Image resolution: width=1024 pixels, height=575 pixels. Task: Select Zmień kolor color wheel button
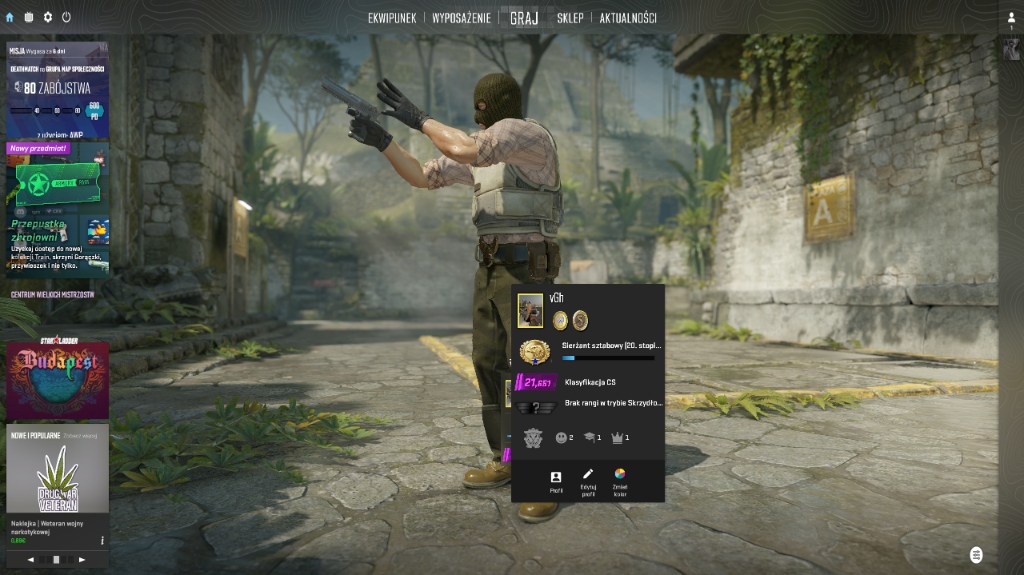pyautogui.click(x=620, y=481)
